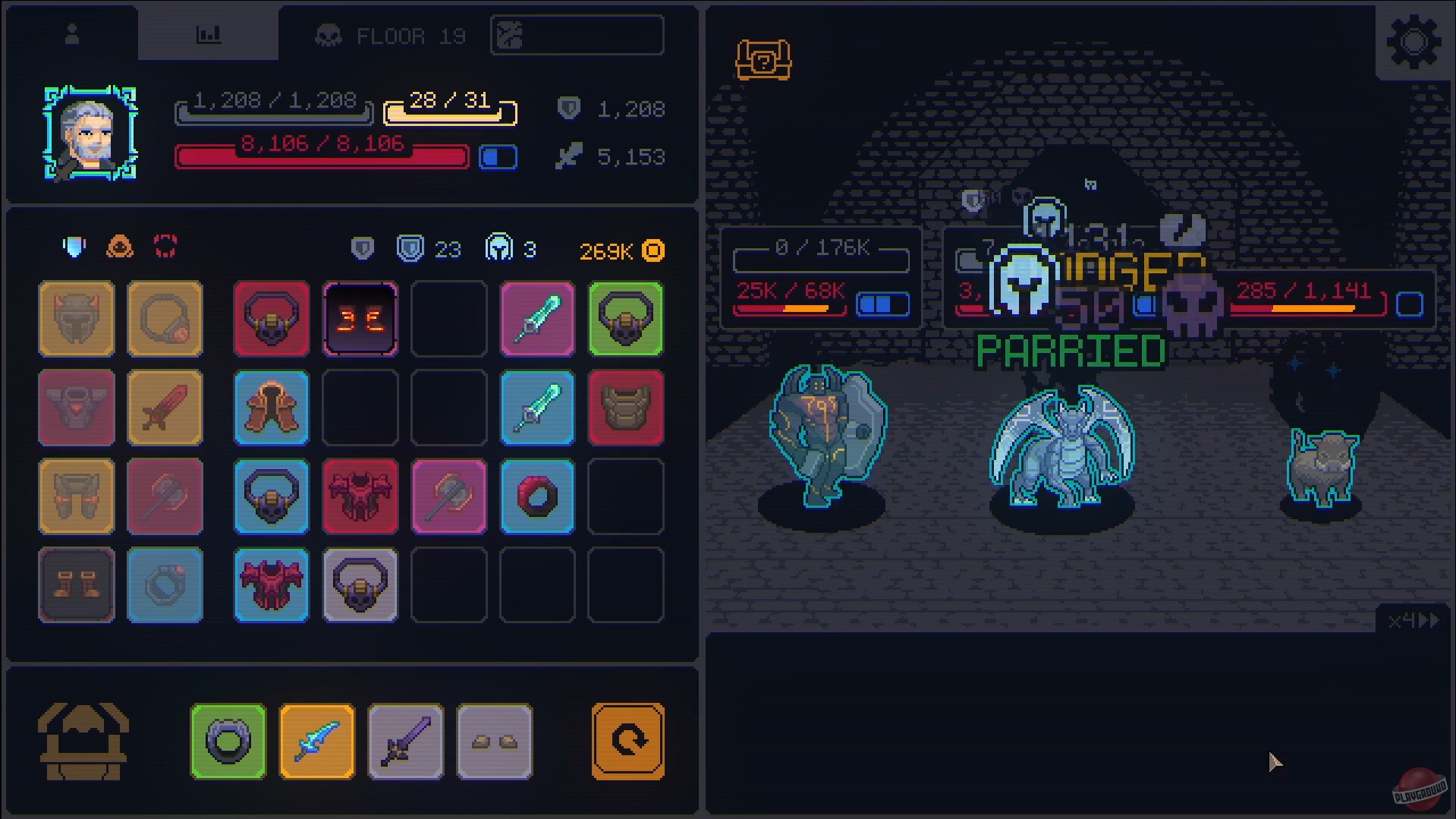The height and width of the screenshot is (819, 1456).
Task: Select the boots item in the shop bar
Action: pyautogui.click(x=495, y=741)
